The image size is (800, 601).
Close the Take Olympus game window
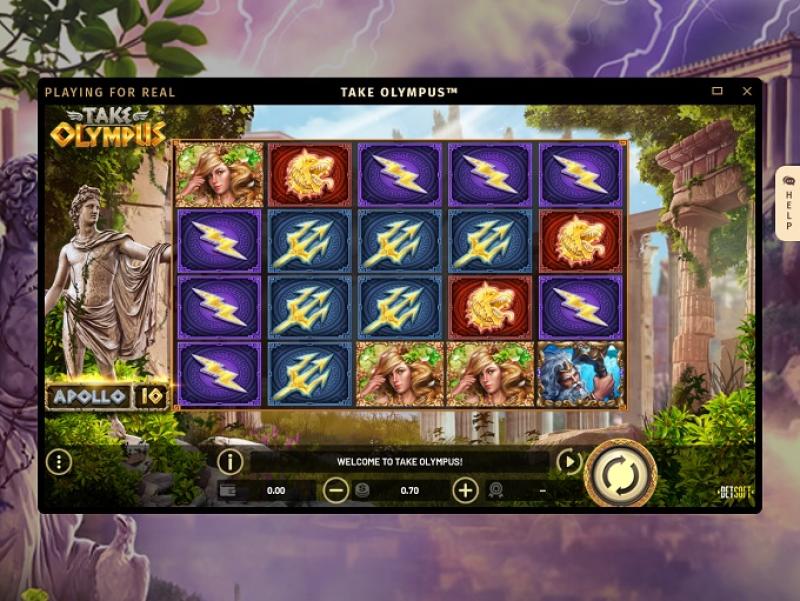746,91
